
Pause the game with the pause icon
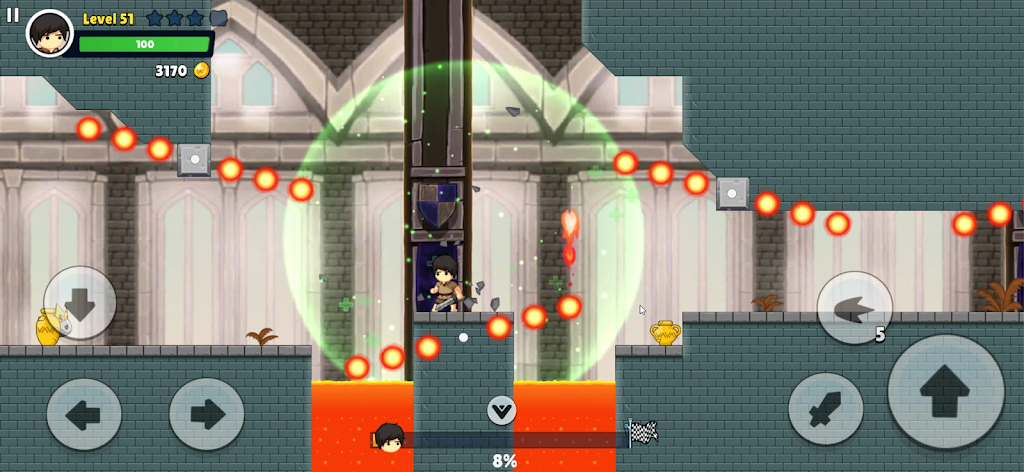[13, 15]
